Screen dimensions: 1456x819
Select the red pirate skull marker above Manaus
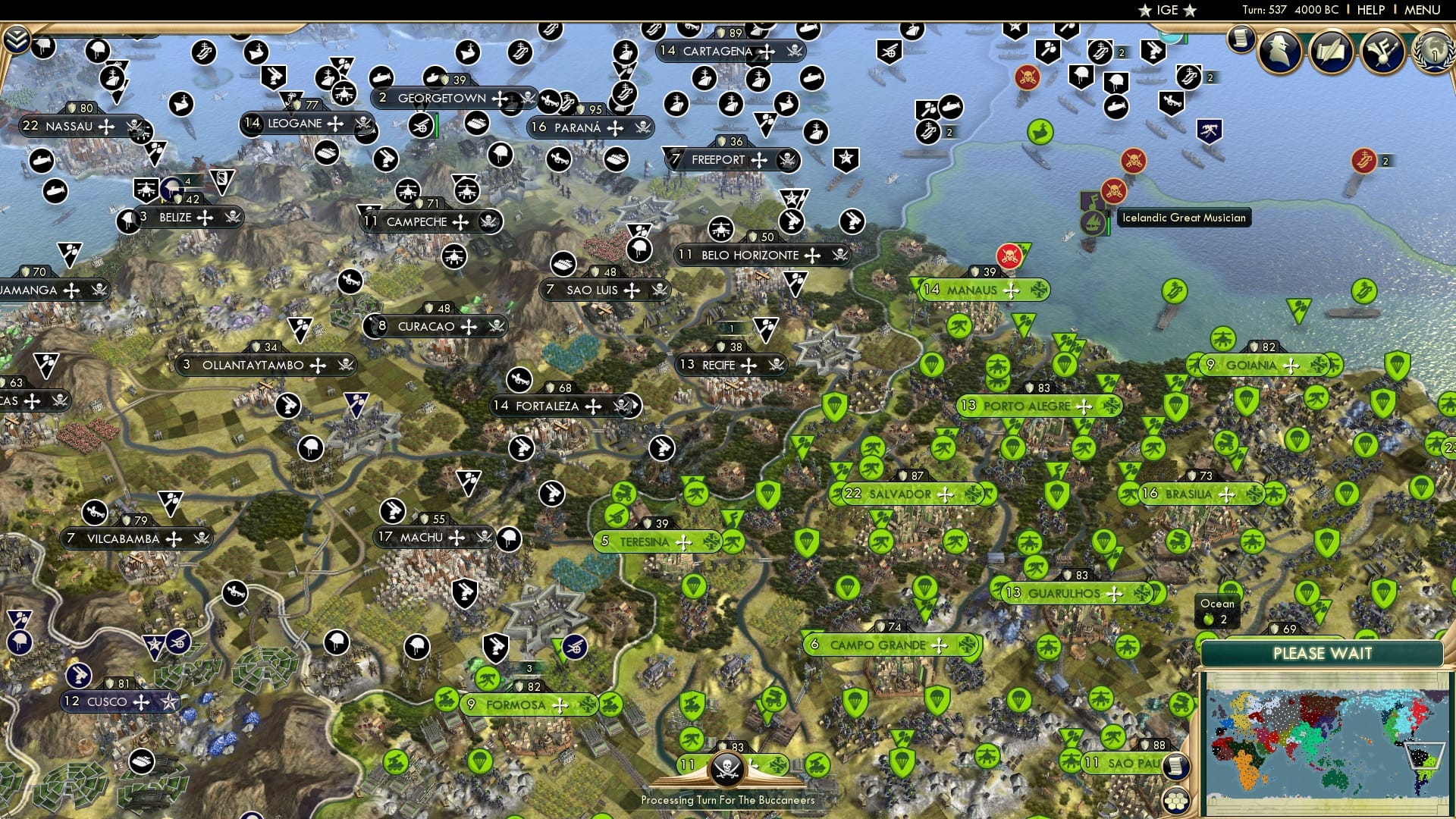click(1009, 256)
